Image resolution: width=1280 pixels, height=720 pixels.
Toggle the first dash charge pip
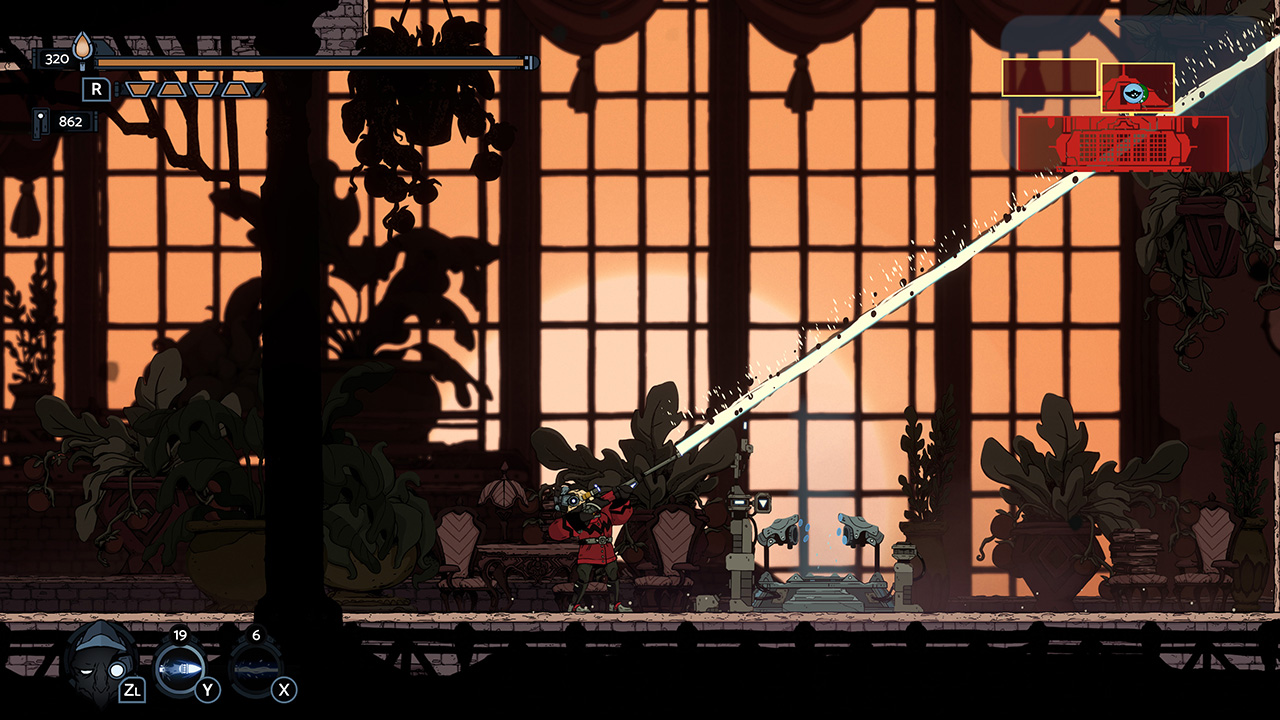click(140, 89)
